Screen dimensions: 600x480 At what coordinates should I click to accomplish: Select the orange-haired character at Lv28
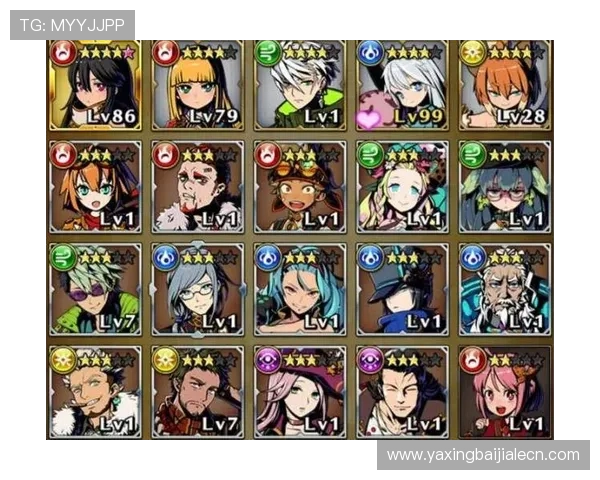505,86
